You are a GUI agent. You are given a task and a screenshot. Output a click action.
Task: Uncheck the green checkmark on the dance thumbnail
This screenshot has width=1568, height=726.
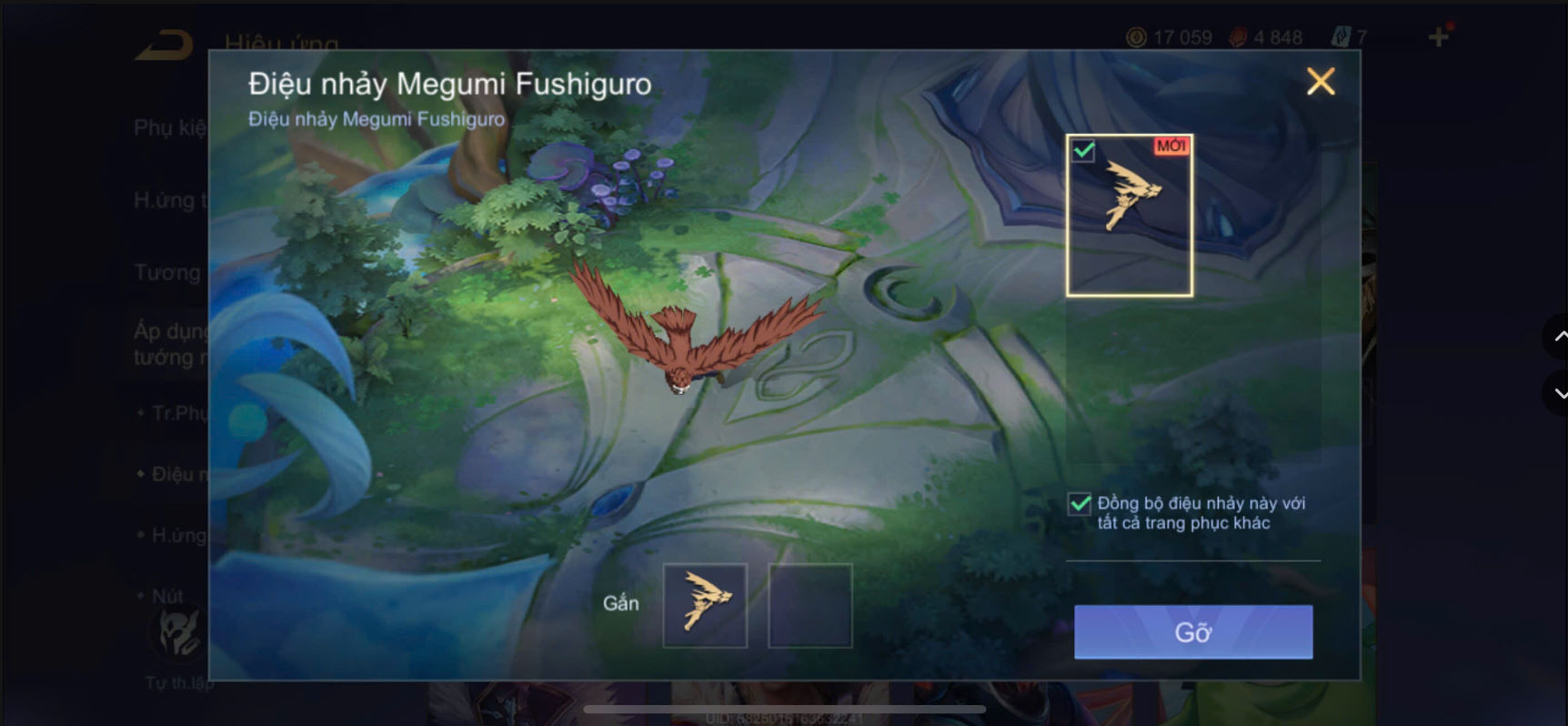(x=1081, y=150)
